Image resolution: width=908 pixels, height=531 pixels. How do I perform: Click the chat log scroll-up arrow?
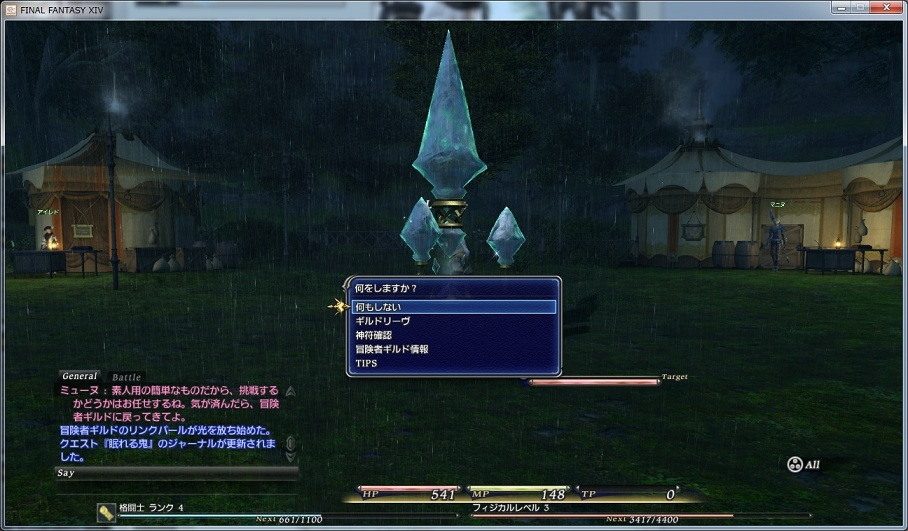290,392
